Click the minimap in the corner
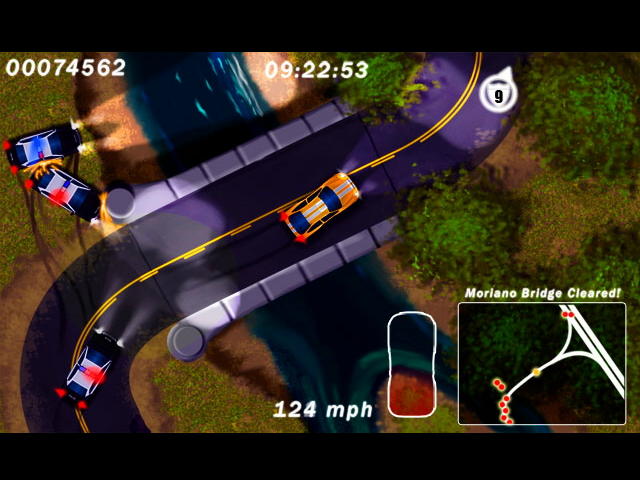 click(x=541, y=364)
